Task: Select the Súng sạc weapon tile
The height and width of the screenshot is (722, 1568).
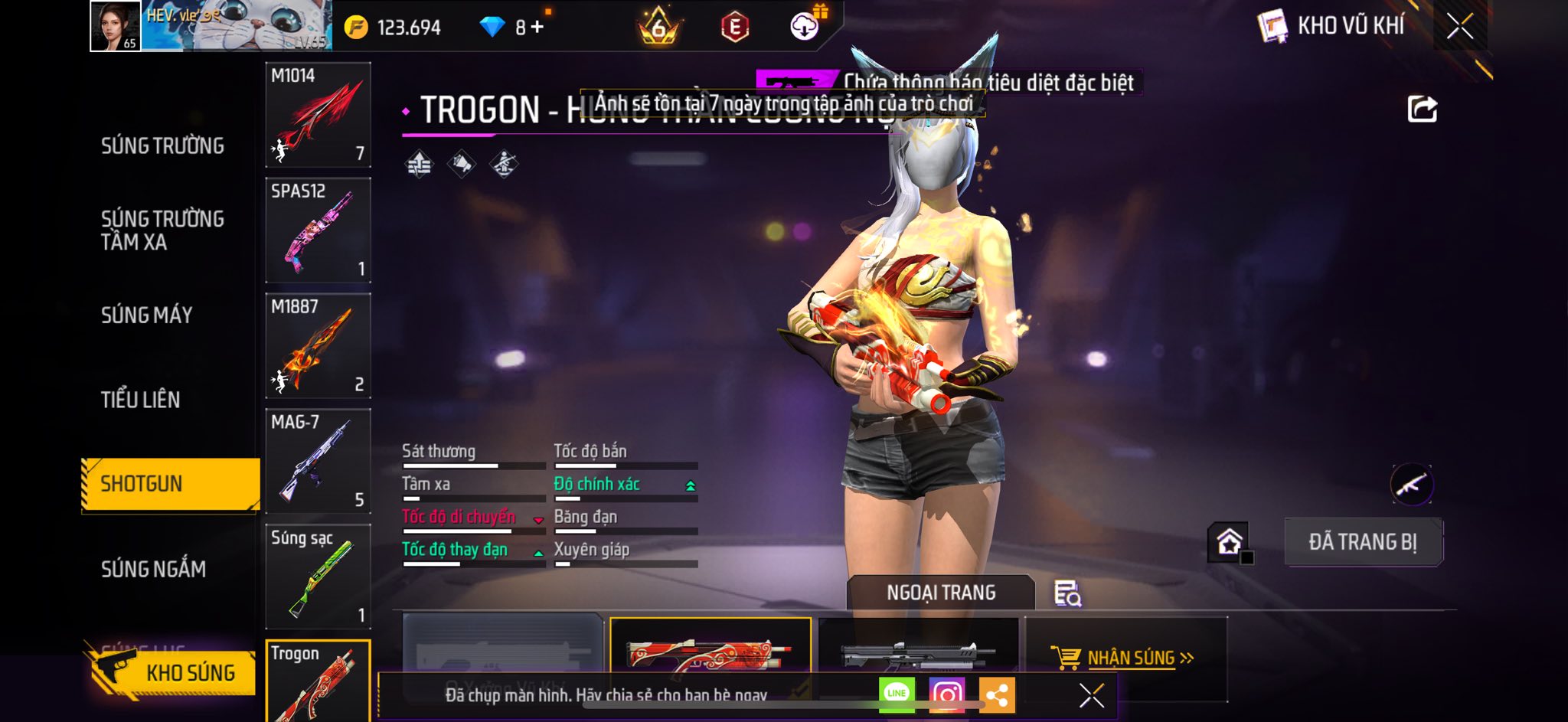Action: [x=318, y=577]
